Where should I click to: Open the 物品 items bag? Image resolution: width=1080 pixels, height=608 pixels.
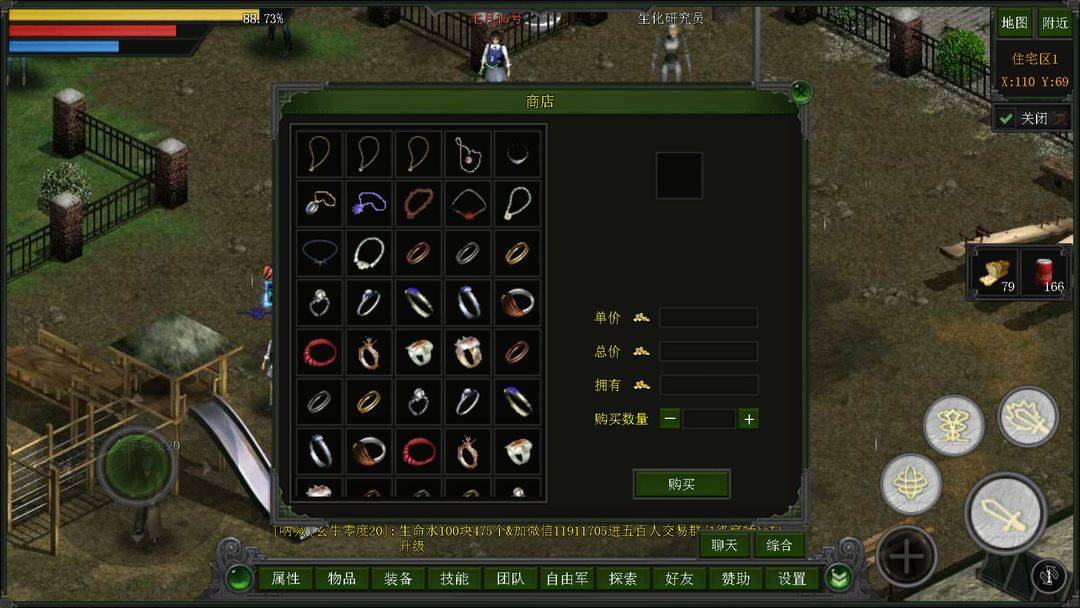tap(342, 578)
